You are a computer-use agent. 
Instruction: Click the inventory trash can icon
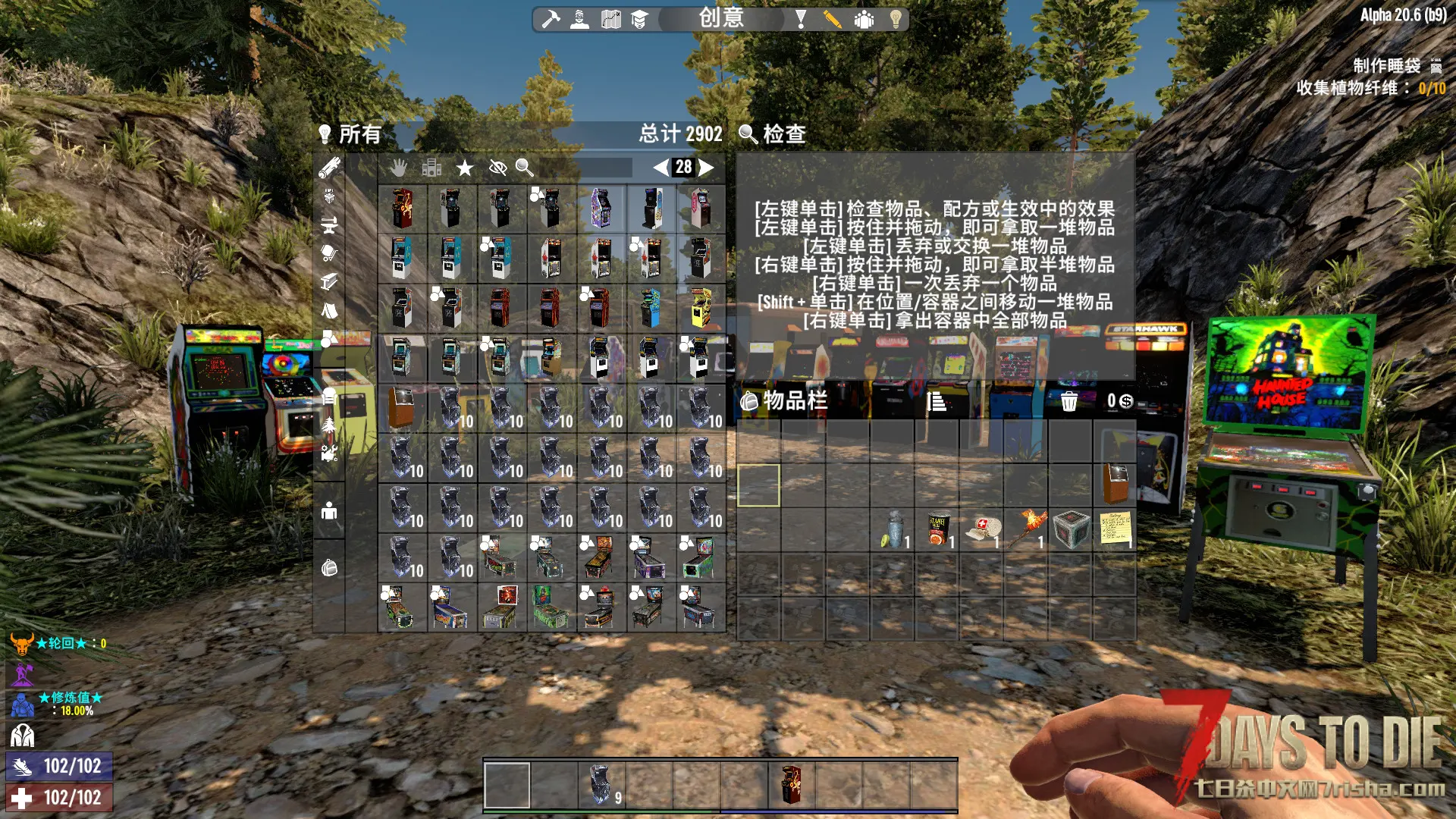[x=1068, y=401]
